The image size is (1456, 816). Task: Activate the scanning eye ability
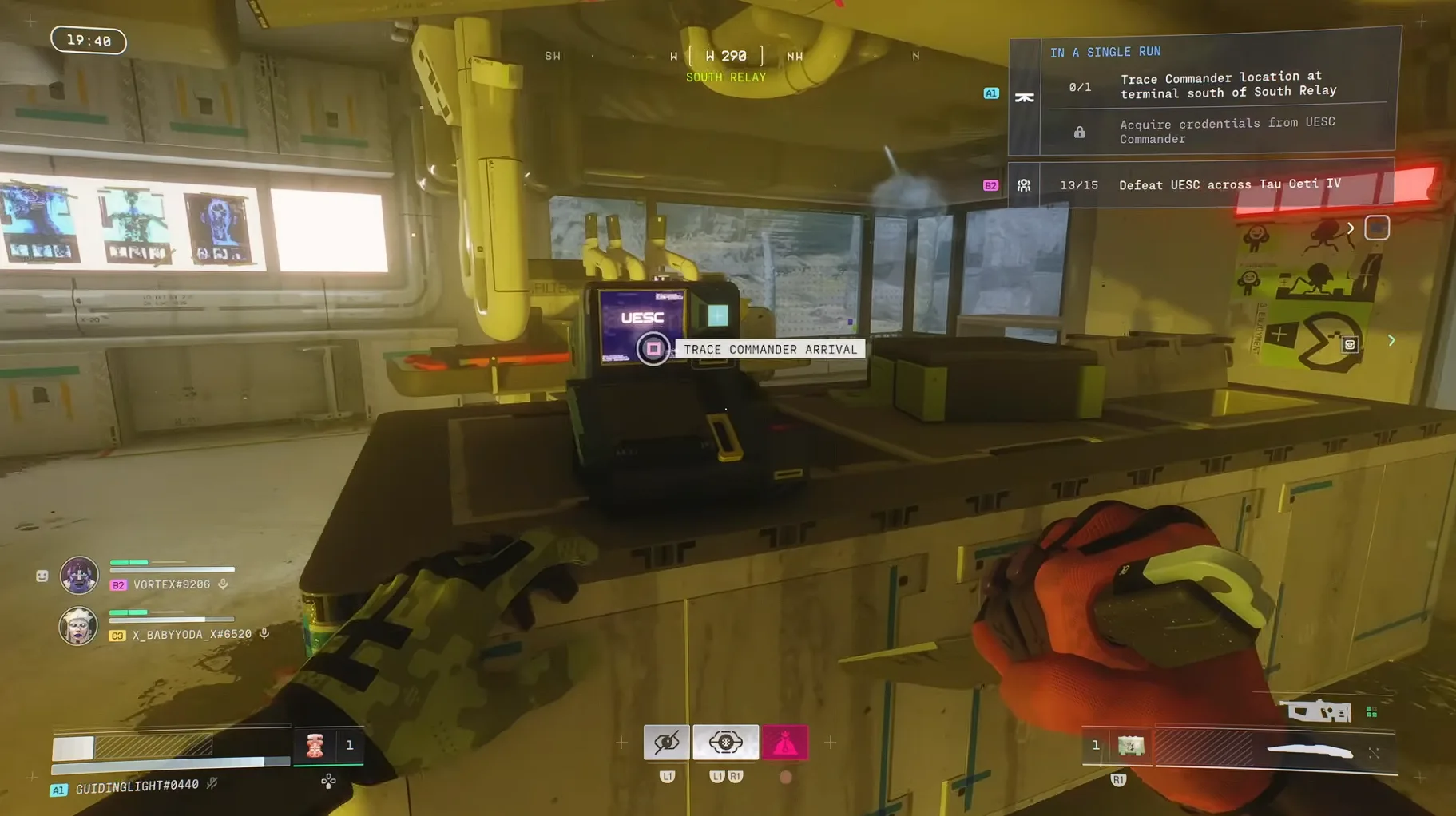725,743
